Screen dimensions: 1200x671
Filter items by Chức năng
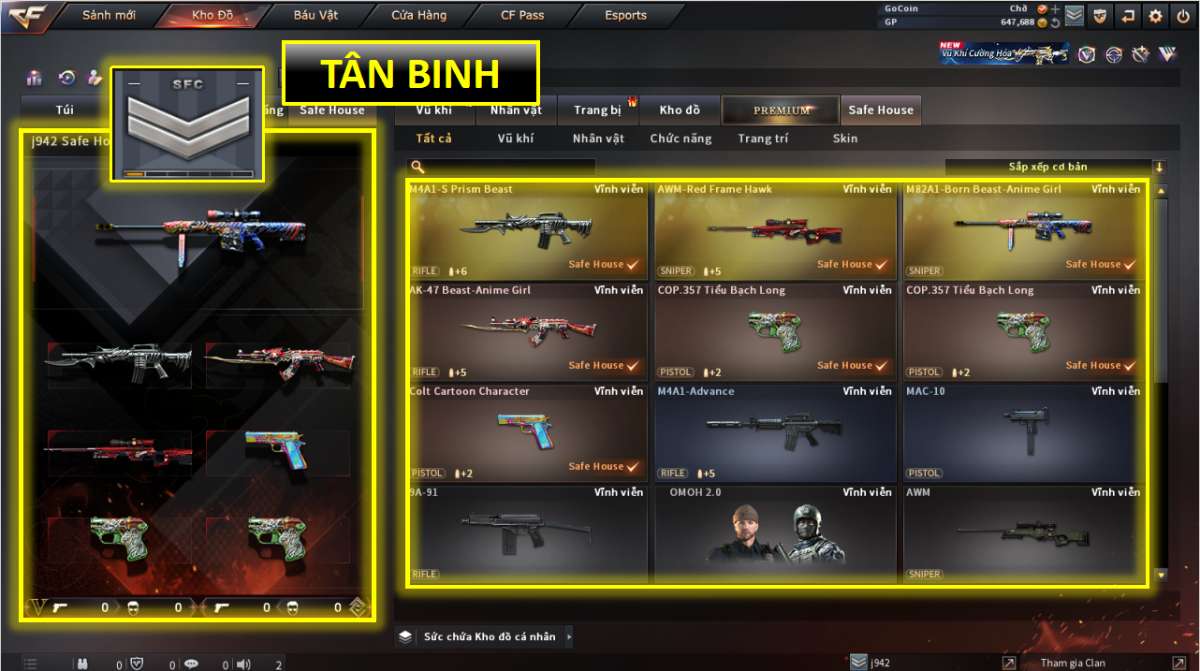(x=681, y=139)
